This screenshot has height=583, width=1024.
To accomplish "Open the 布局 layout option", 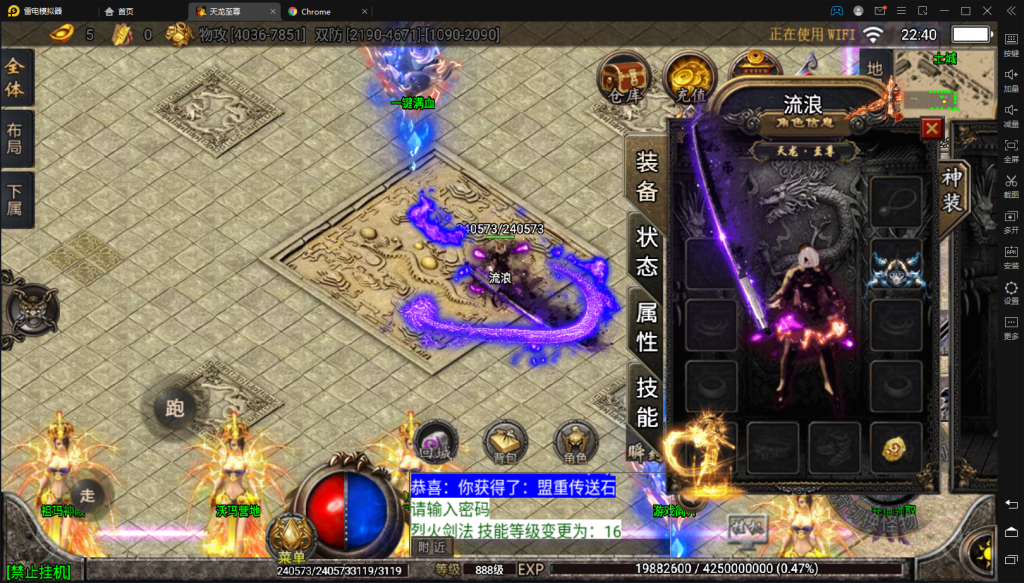I will point(16,141).
